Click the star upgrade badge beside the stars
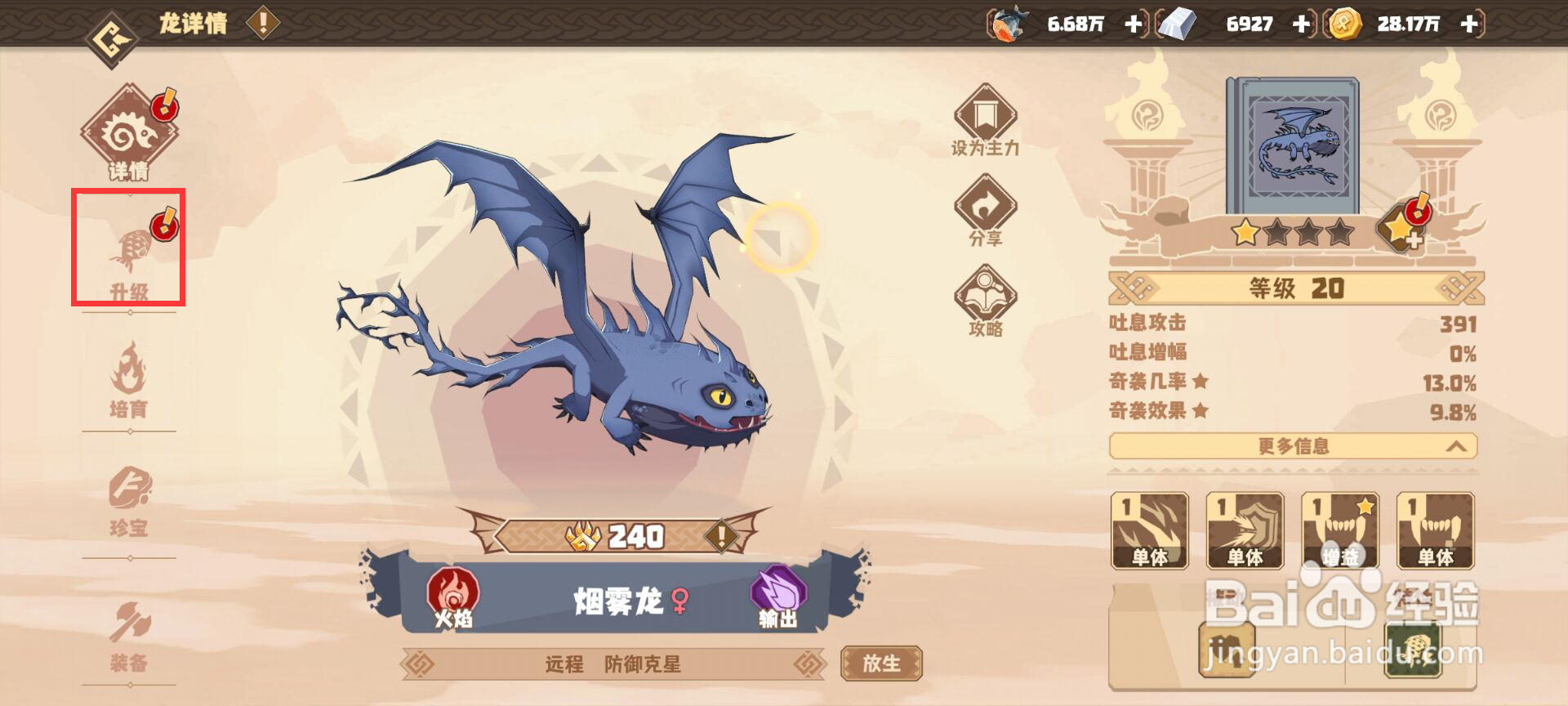 click(x=1401, y=227)
